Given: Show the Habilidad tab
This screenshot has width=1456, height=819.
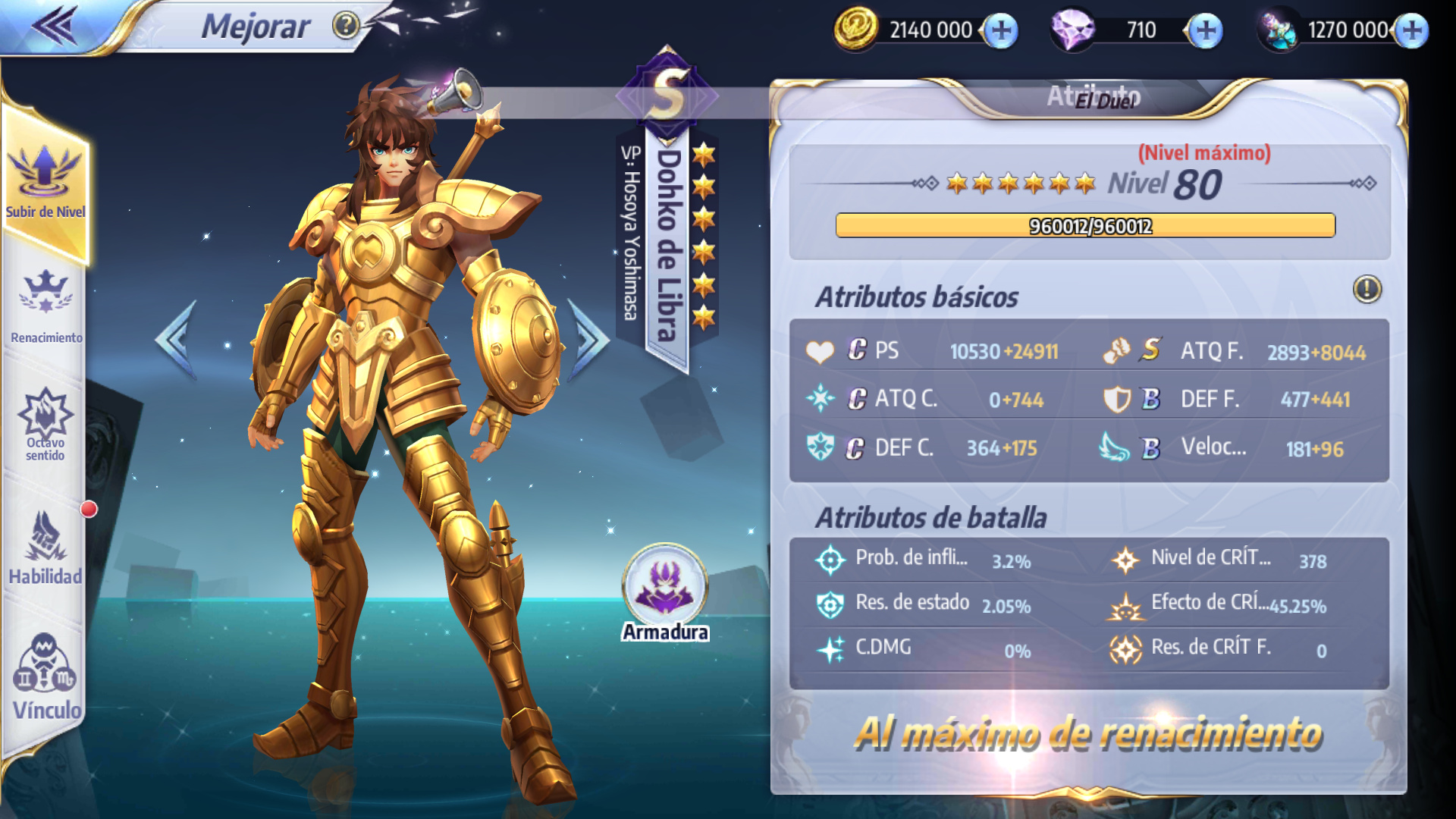Looking at the screenshot, I should click(45, 548).
